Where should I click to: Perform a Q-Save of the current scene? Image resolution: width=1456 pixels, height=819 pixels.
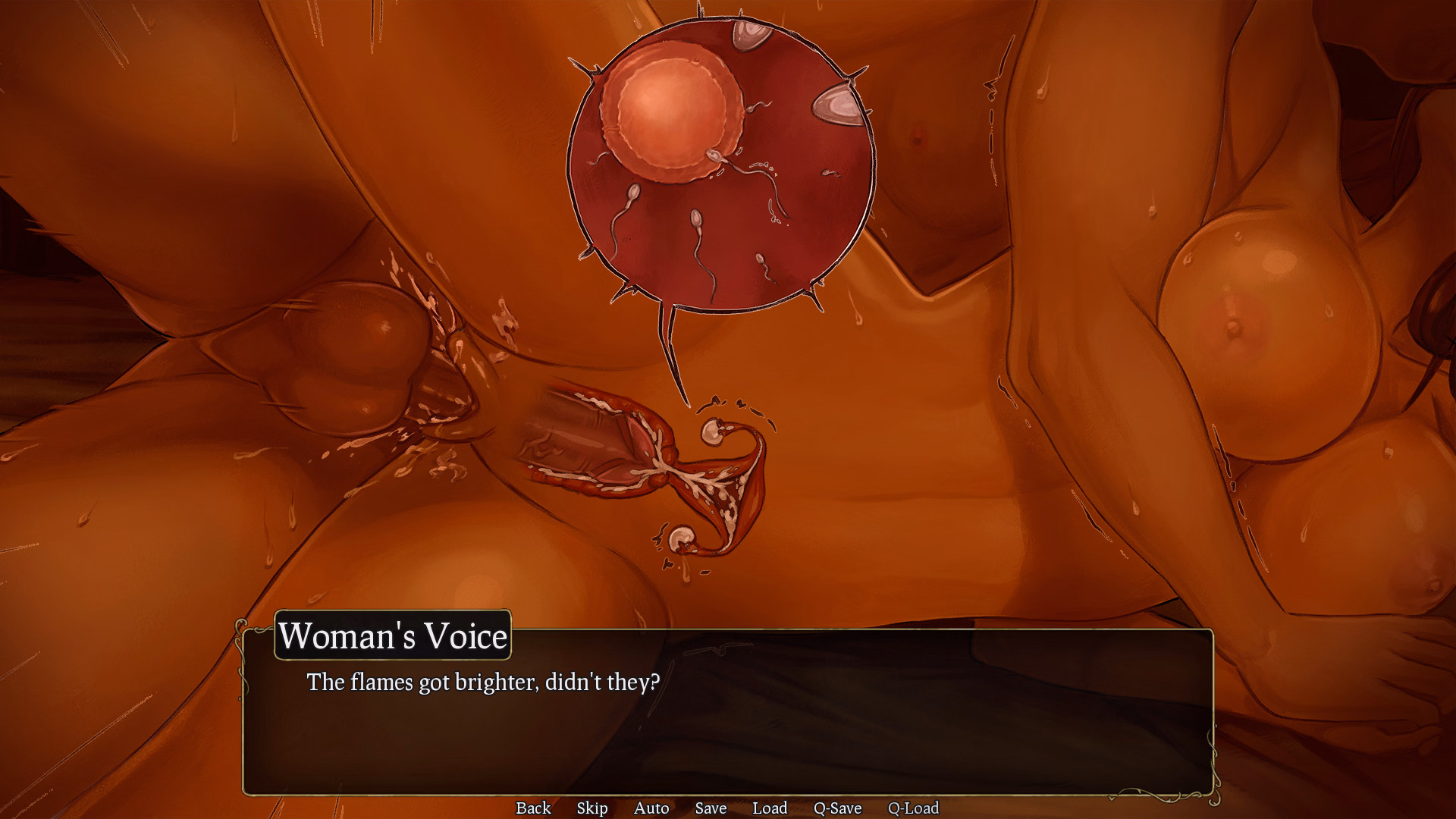837,808
